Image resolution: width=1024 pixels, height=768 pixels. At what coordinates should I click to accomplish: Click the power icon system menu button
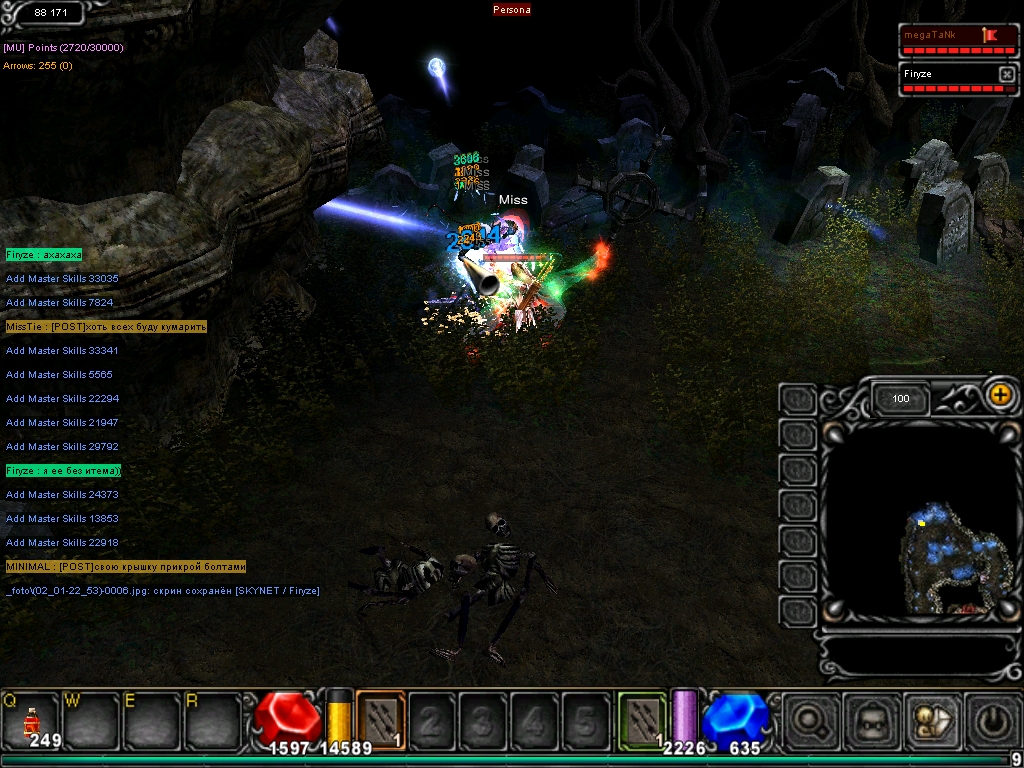coord(990,720)
